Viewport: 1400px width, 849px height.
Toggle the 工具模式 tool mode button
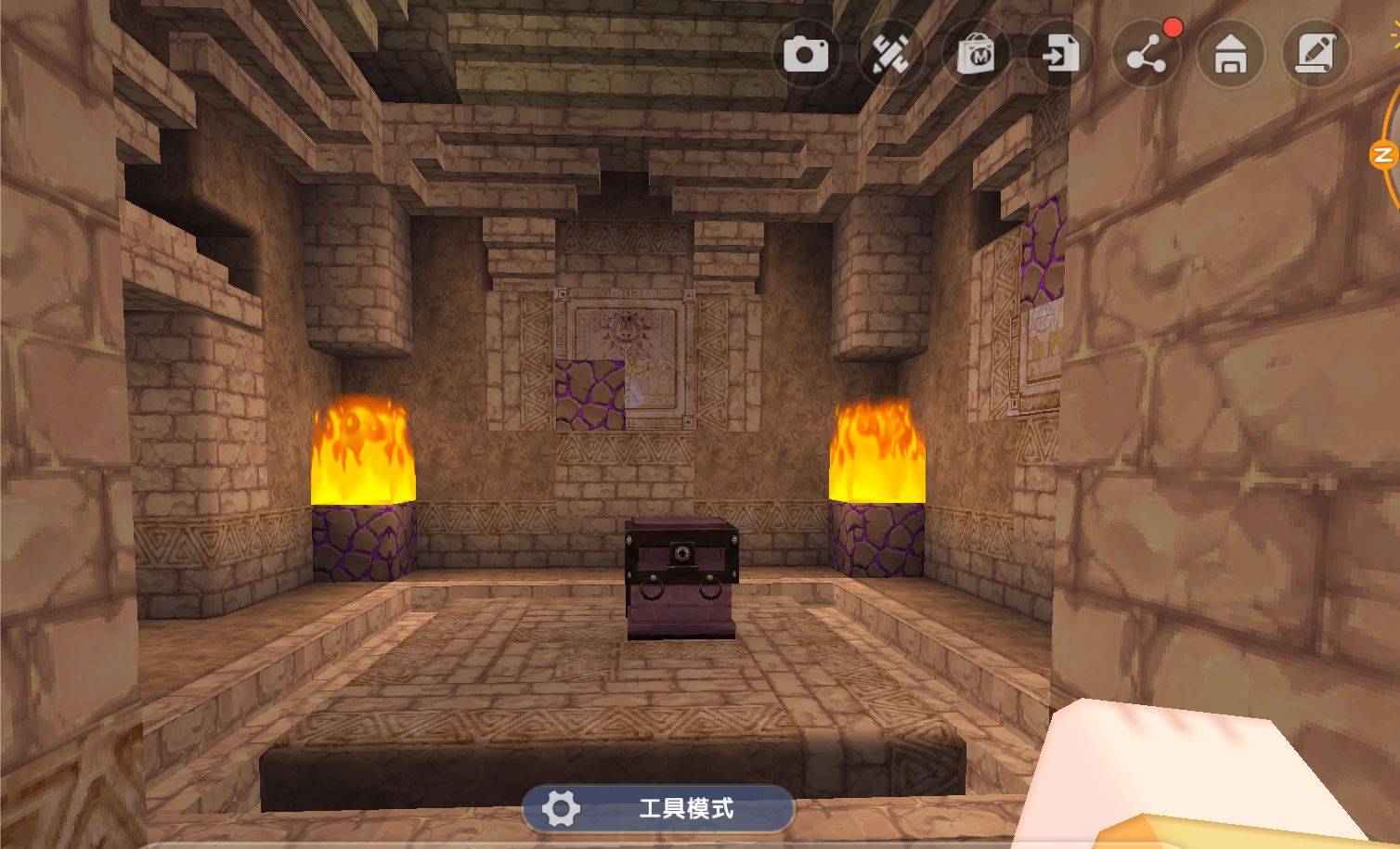658,808
